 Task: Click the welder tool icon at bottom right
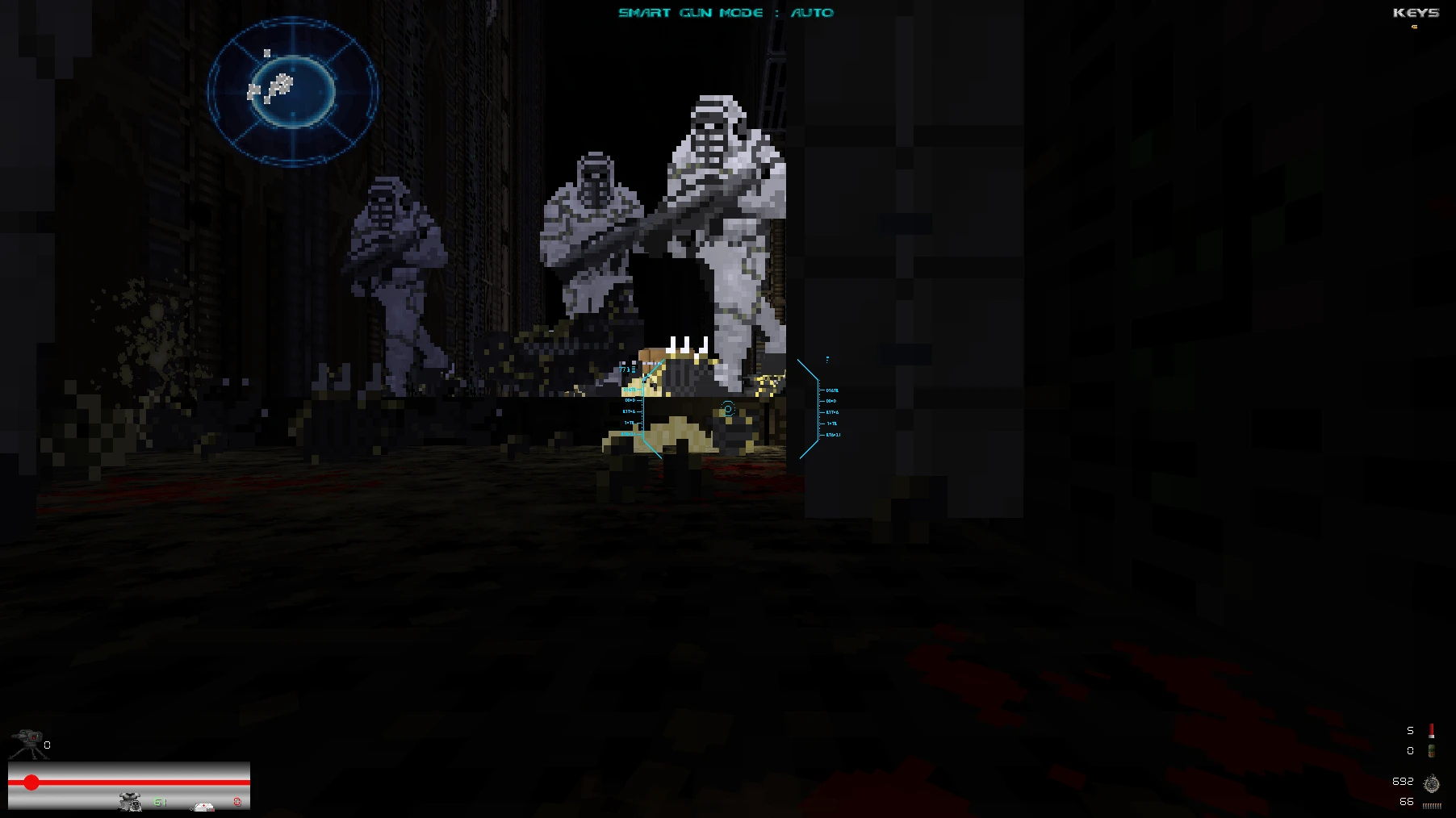1430,805
